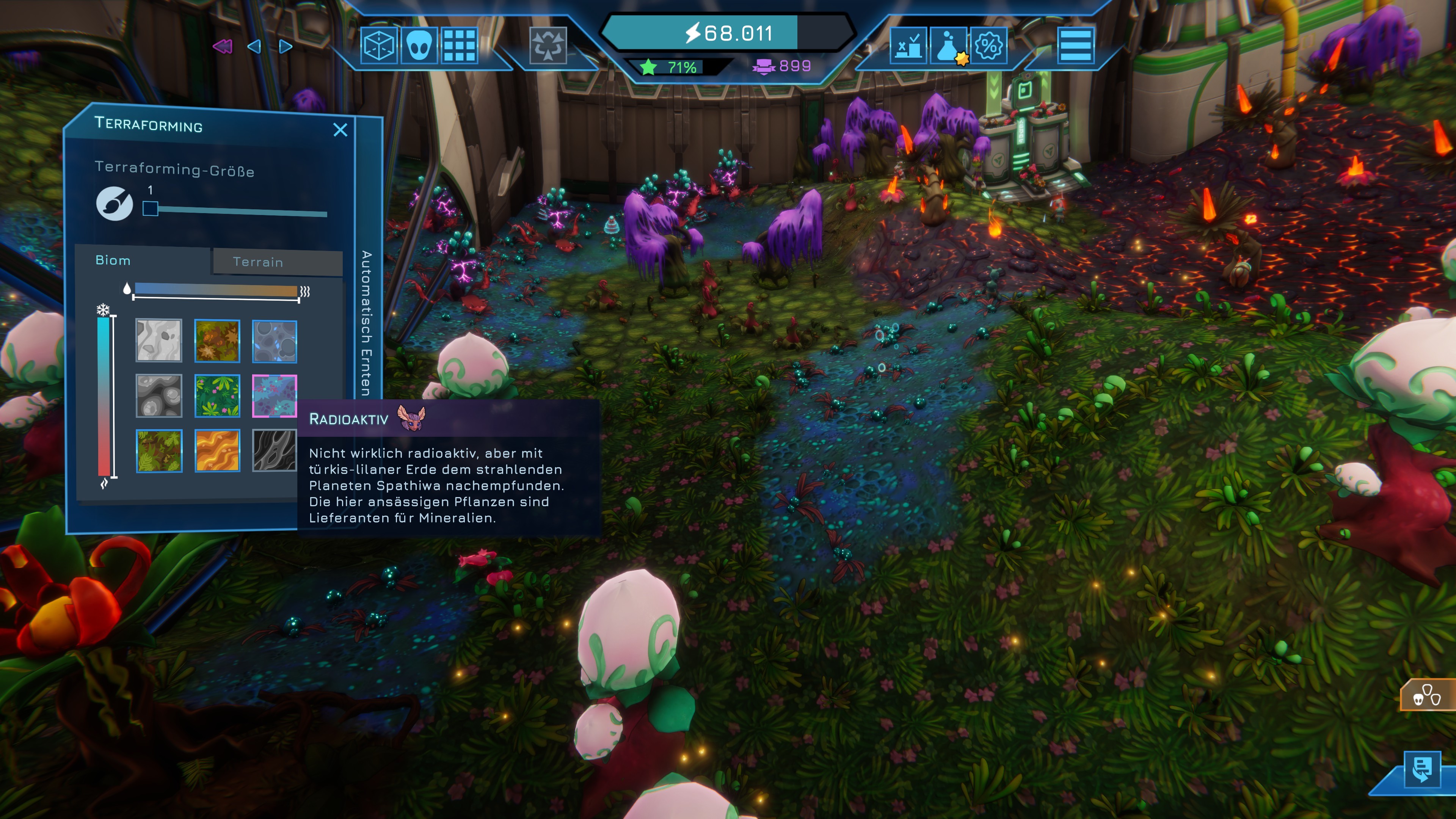Select the Biom tab
The height and width of the screenshot is (819, 1456).
click(113, 260)
